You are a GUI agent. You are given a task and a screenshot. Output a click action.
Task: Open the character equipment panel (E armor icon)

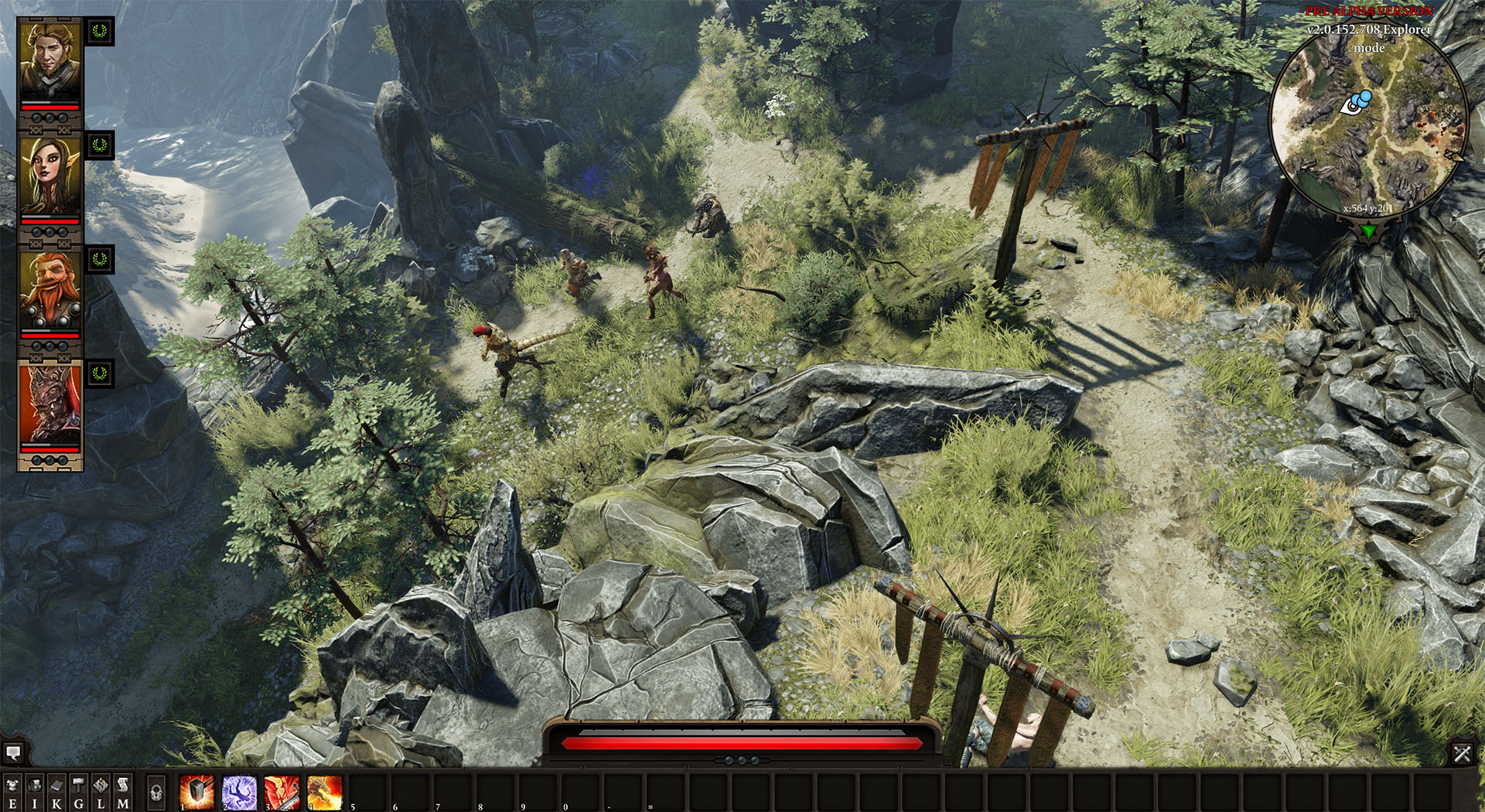pos(12,789)
